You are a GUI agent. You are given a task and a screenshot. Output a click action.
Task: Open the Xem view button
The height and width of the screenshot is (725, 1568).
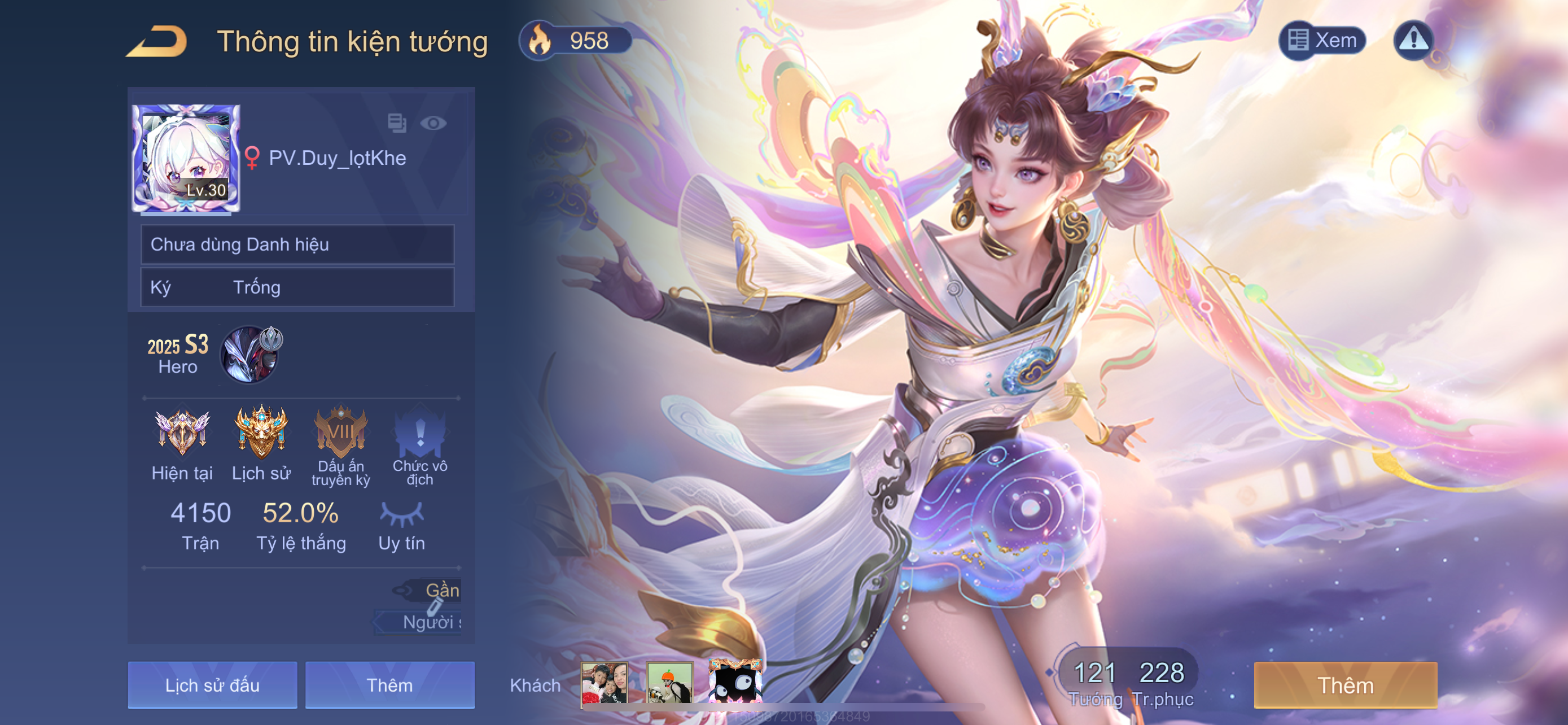pyautogui.click(x=1322, y=40)
